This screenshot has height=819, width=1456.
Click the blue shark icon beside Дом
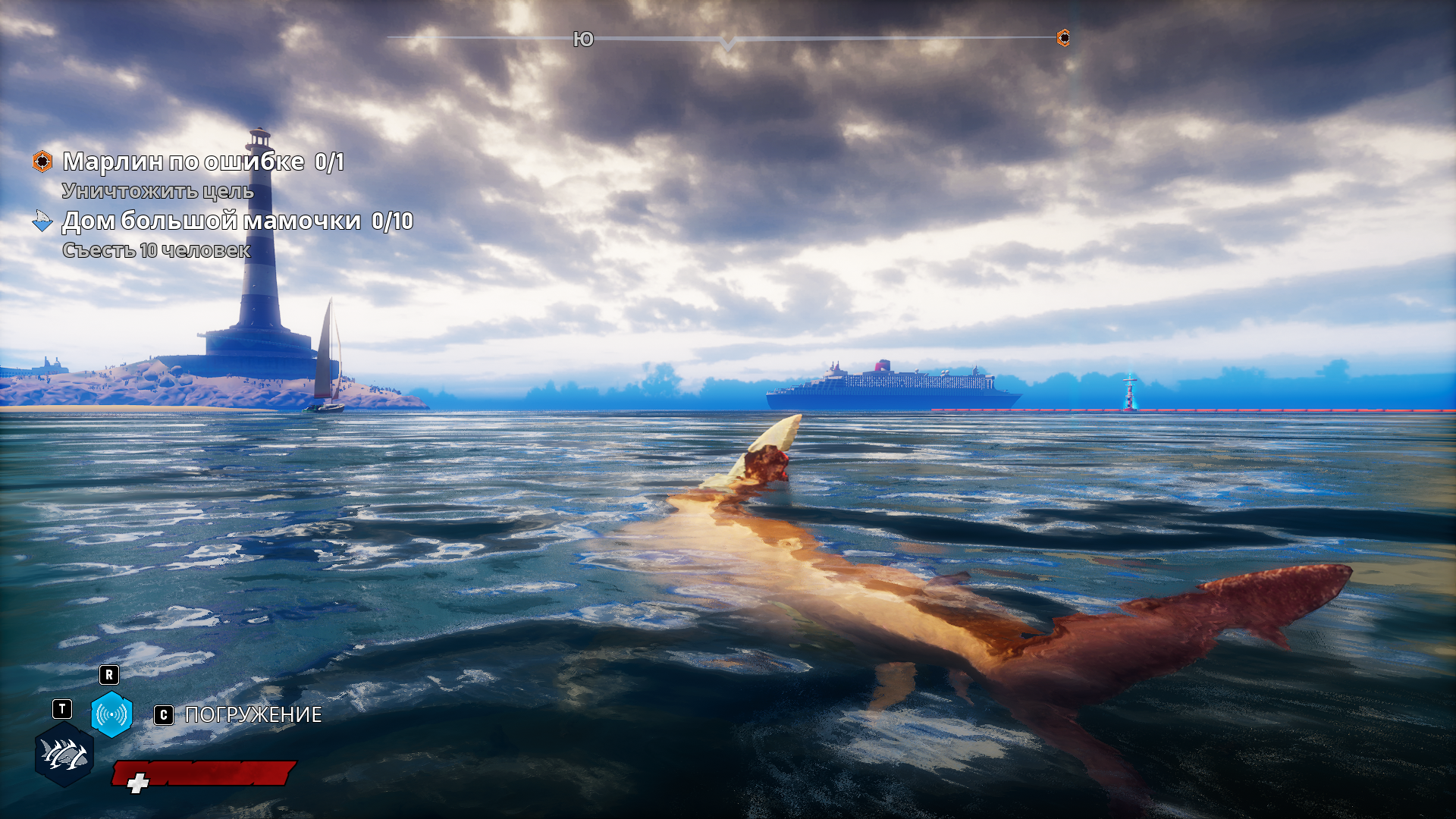(x=42, y=221)
